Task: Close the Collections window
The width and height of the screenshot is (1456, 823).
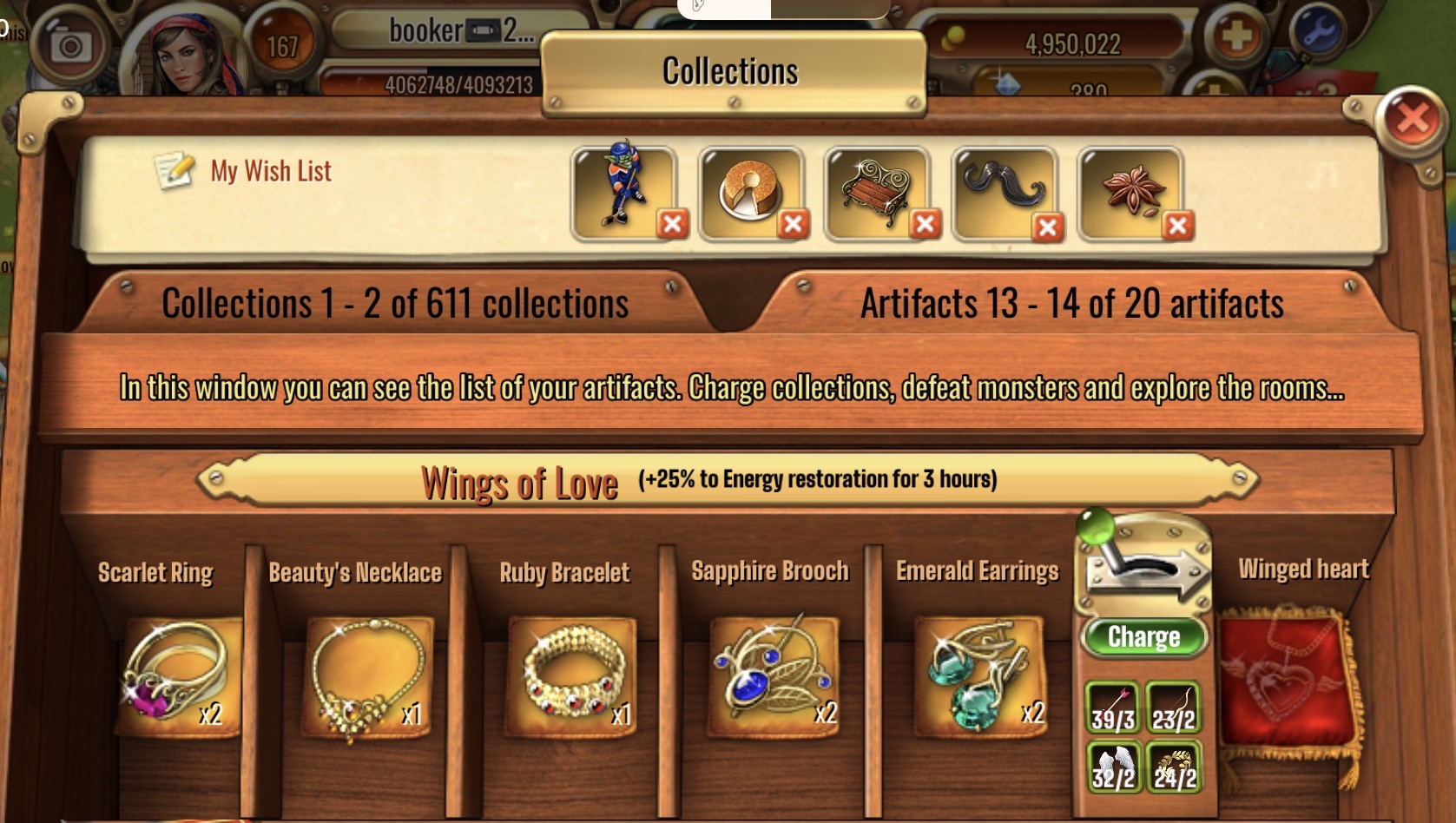Action: coord(1412,120)
